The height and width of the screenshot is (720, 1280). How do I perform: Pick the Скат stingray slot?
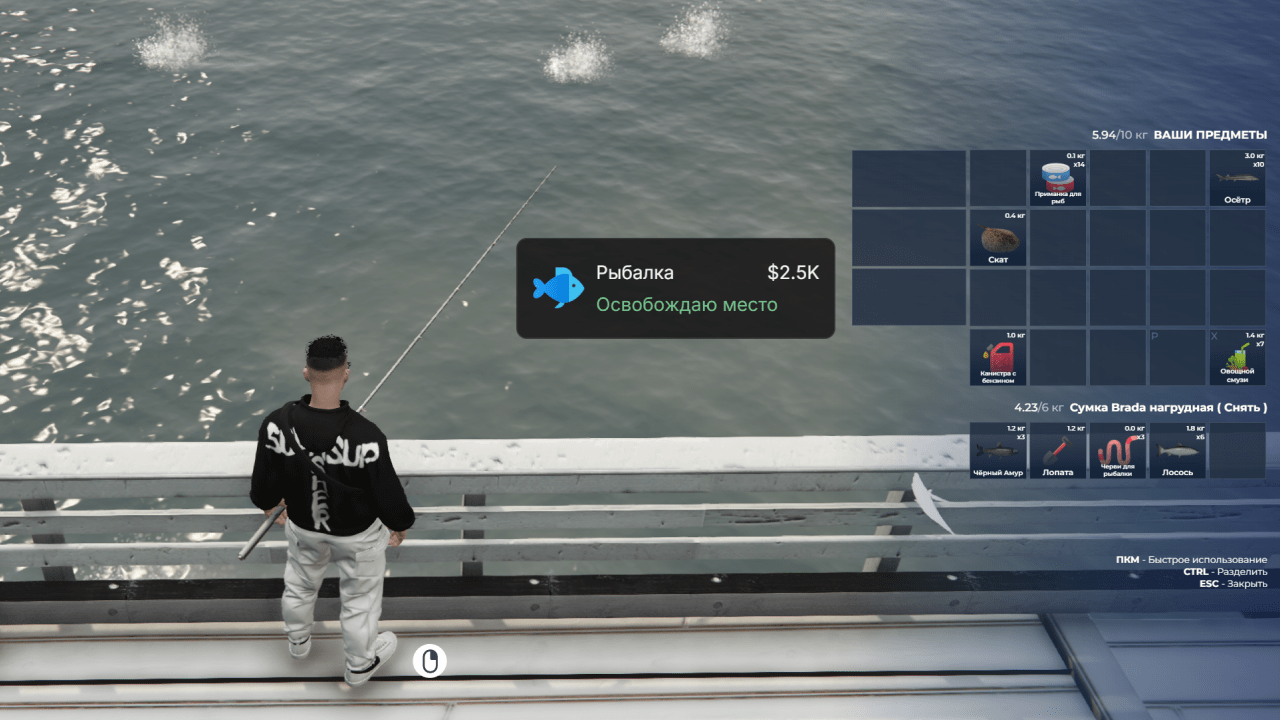click(998, 238)
